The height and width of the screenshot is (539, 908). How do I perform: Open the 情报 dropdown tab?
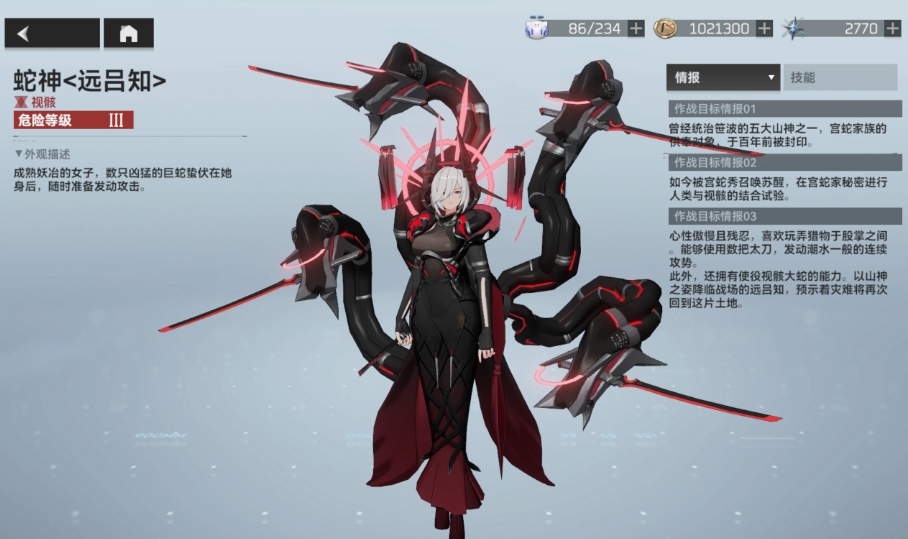pyautogui.click(x=723, y=77)
